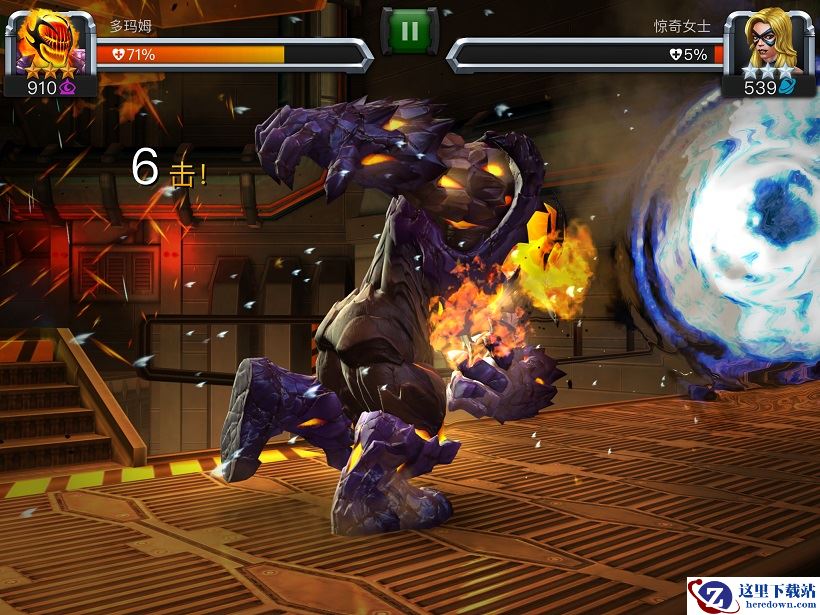This screenshot has width=820, height=615.
Task: Pause the fight with the green button
Action: [x=409, y=31]
